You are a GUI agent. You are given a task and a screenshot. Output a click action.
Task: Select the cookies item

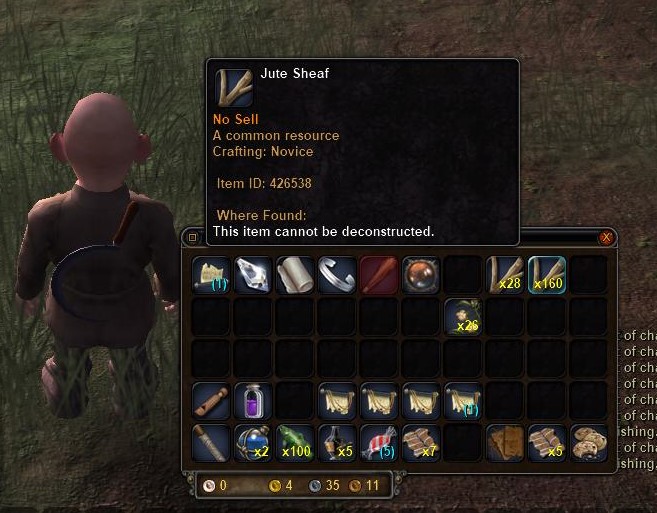point(589,442)
